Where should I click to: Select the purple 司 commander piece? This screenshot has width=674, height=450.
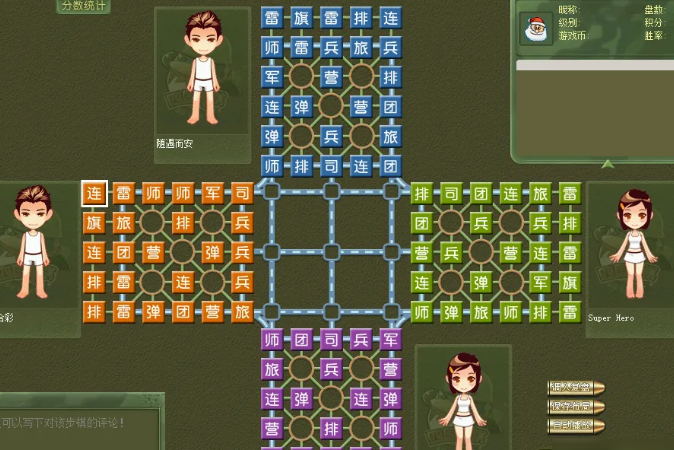pyautogui.click(x=331, y=341)
